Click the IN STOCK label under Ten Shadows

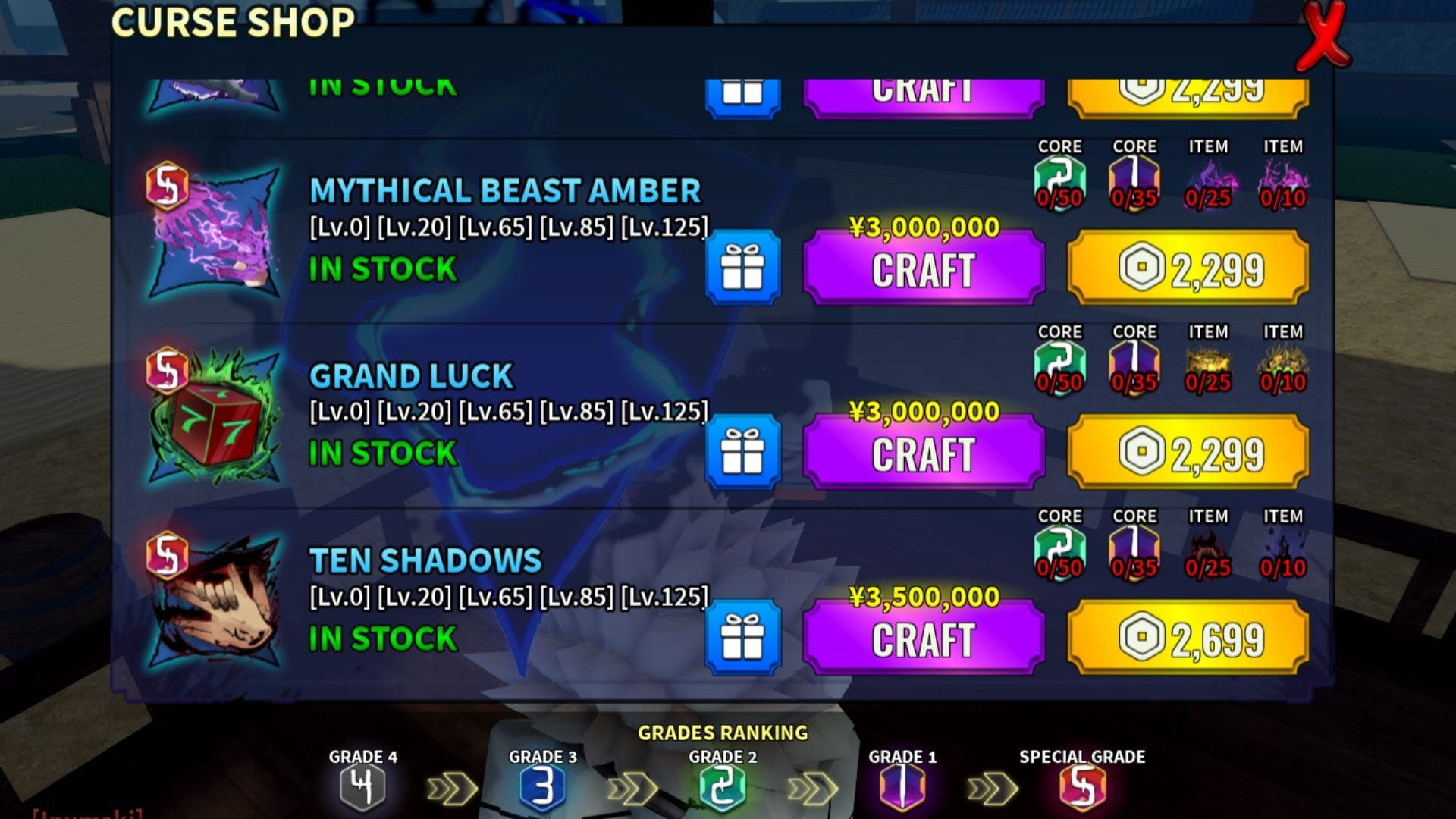pos(381,639)
